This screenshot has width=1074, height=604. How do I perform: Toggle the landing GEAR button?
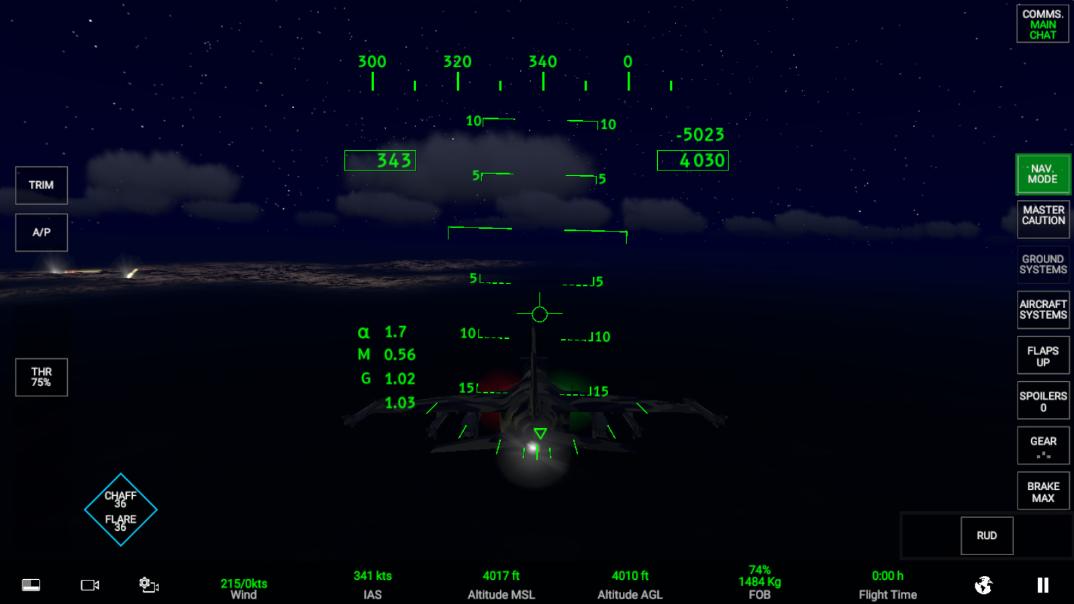click(x=1042, y=446)
